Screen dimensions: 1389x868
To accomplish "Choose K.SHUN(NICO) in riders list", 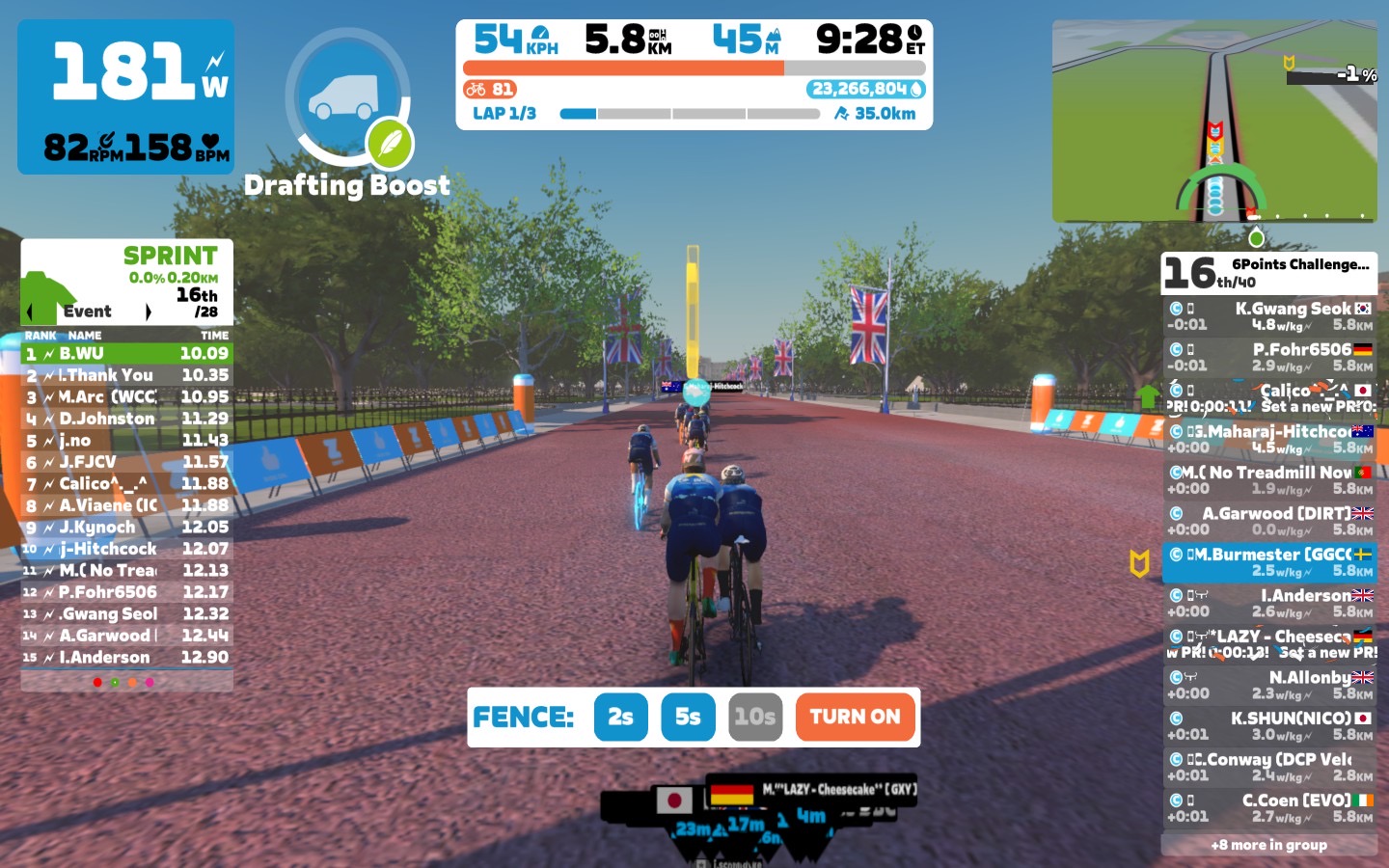I will (1268, 725).
